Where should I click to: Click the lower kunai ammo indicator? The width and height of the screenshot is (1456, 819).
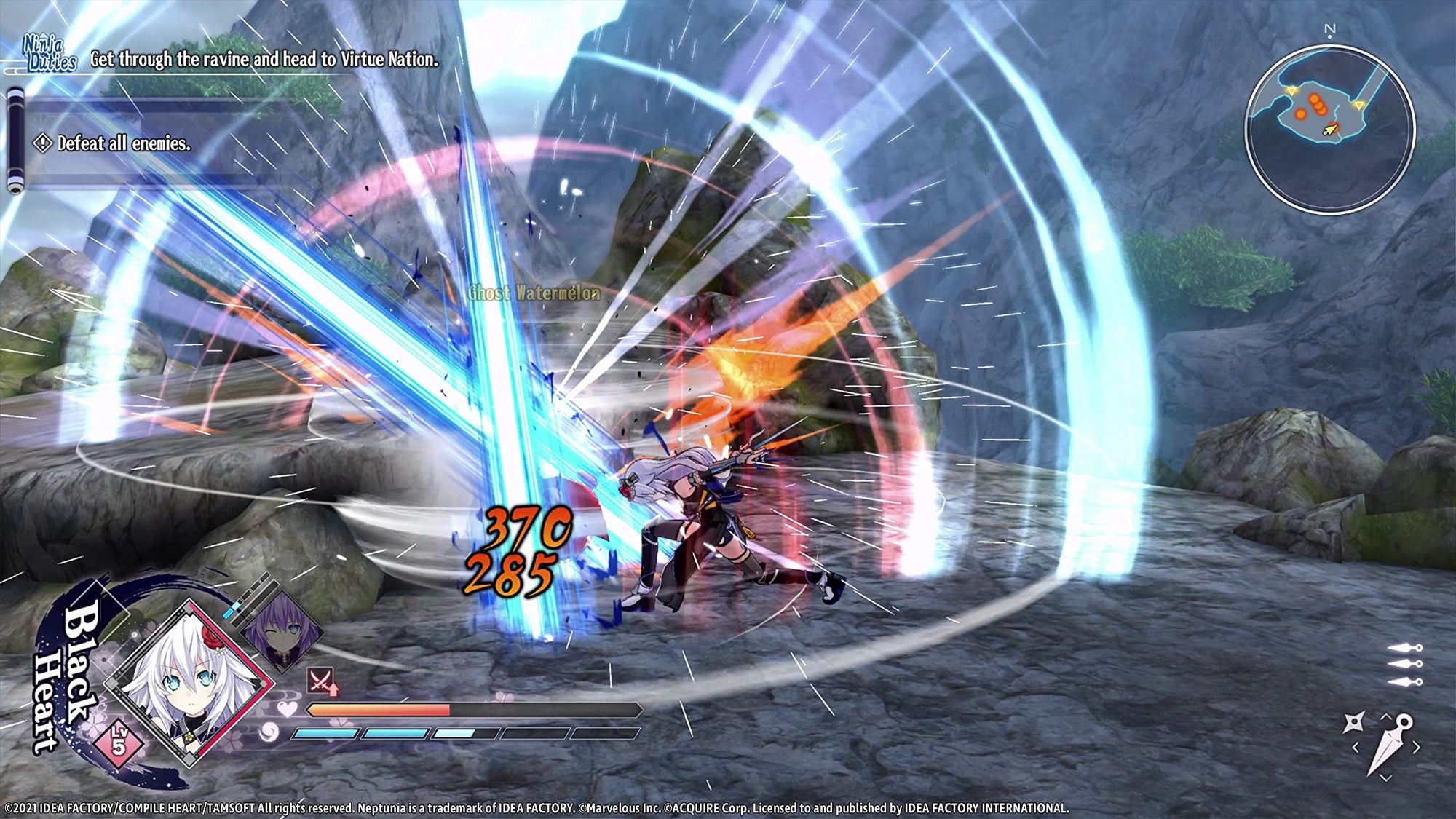point(1404,681)
